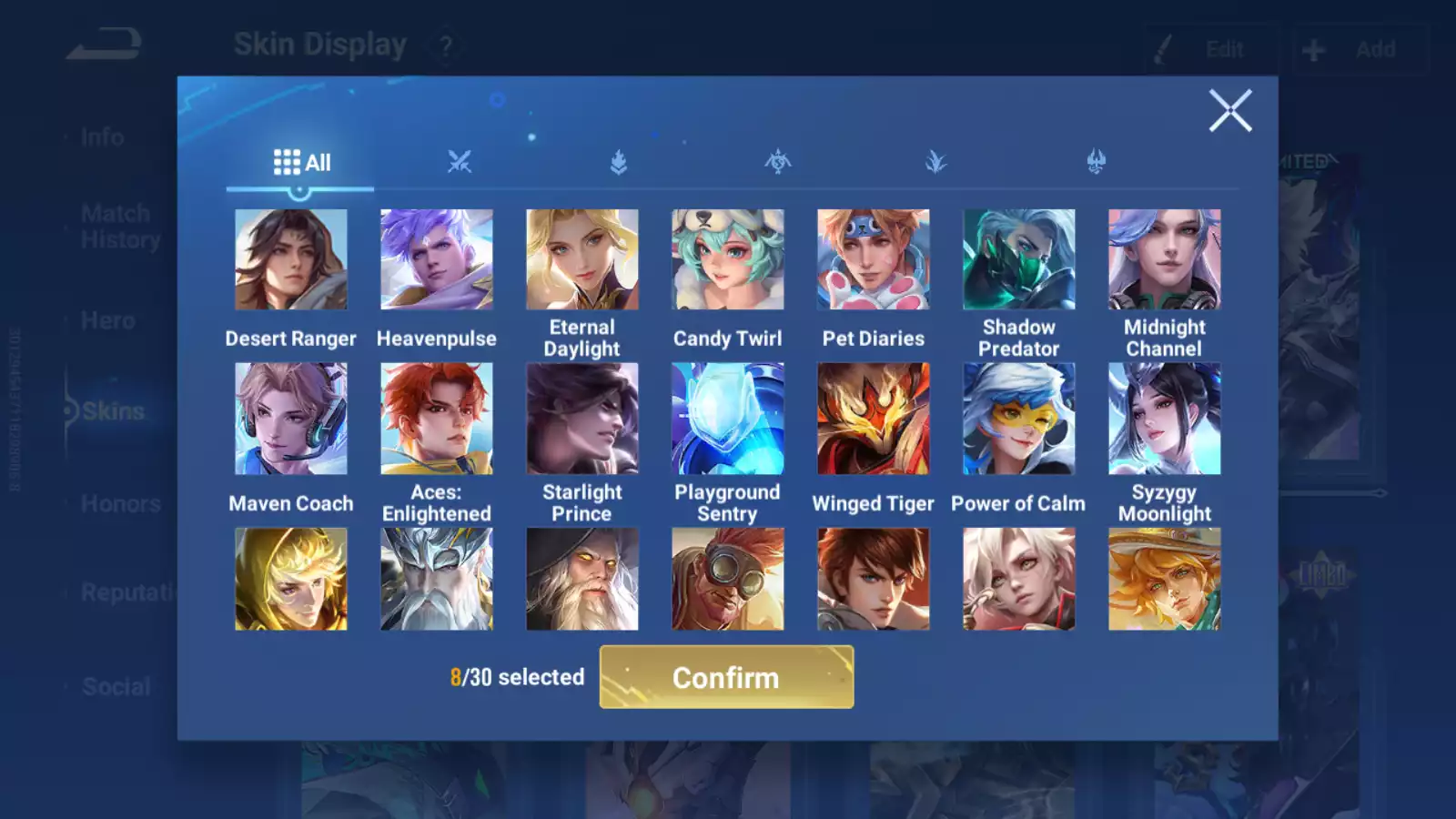Close the skin selection dialog
Screen dimensions: 1456x819
coord(1230,111)
